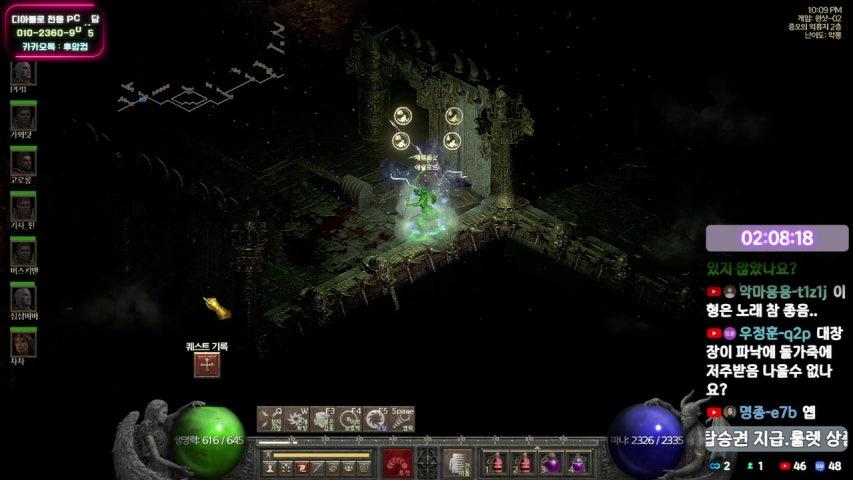Drink the red potion in belt slot 1

(495, 463)
